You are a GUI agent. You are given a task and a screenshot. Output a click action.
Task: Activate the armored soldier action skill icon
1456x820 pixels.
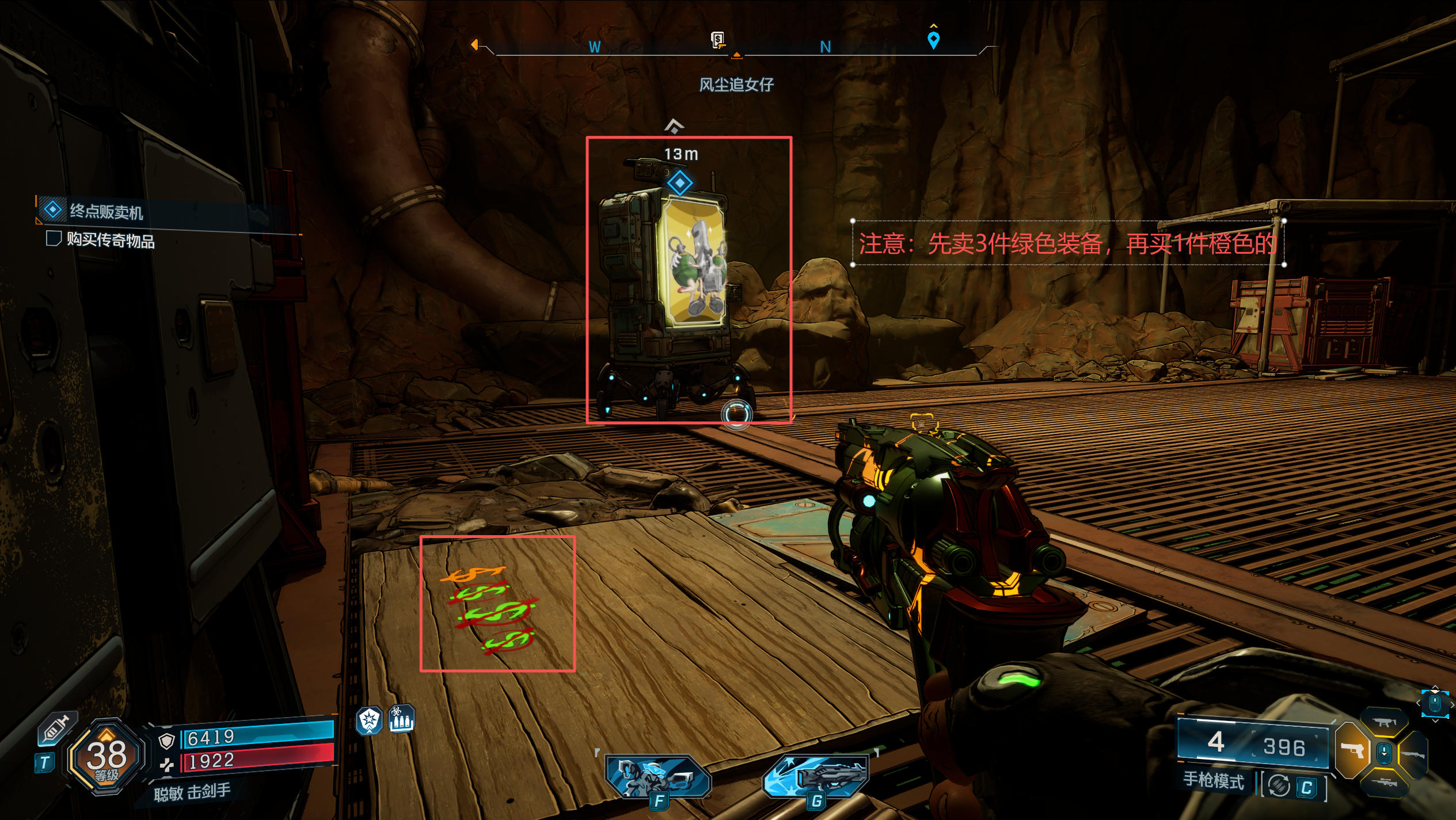click(x=658, y=777)
